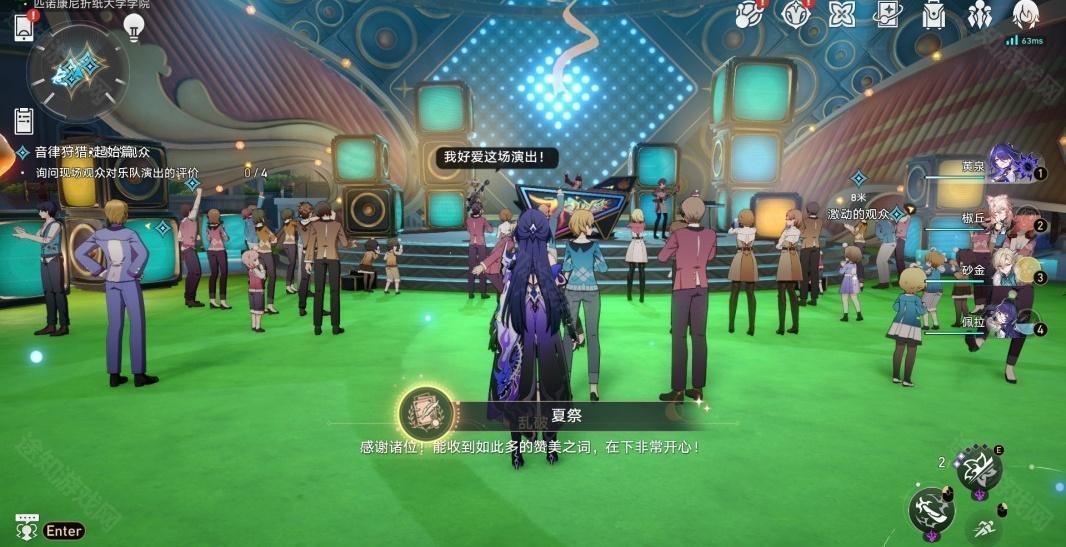Open the clipboard mission log icon
This screenshot has width=1066, height=547.
click(24, 121)
